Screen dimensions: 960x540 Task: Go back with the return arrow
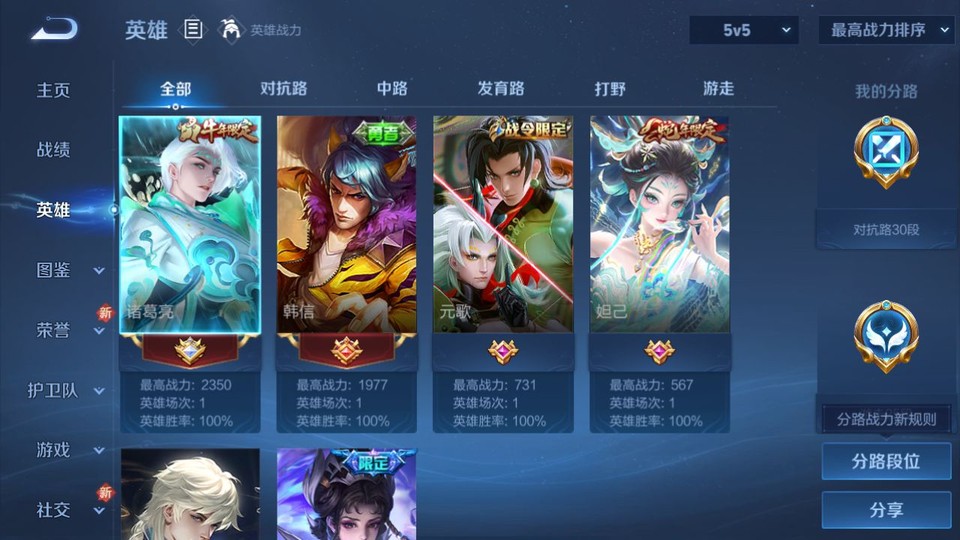(x=54, y=29)
